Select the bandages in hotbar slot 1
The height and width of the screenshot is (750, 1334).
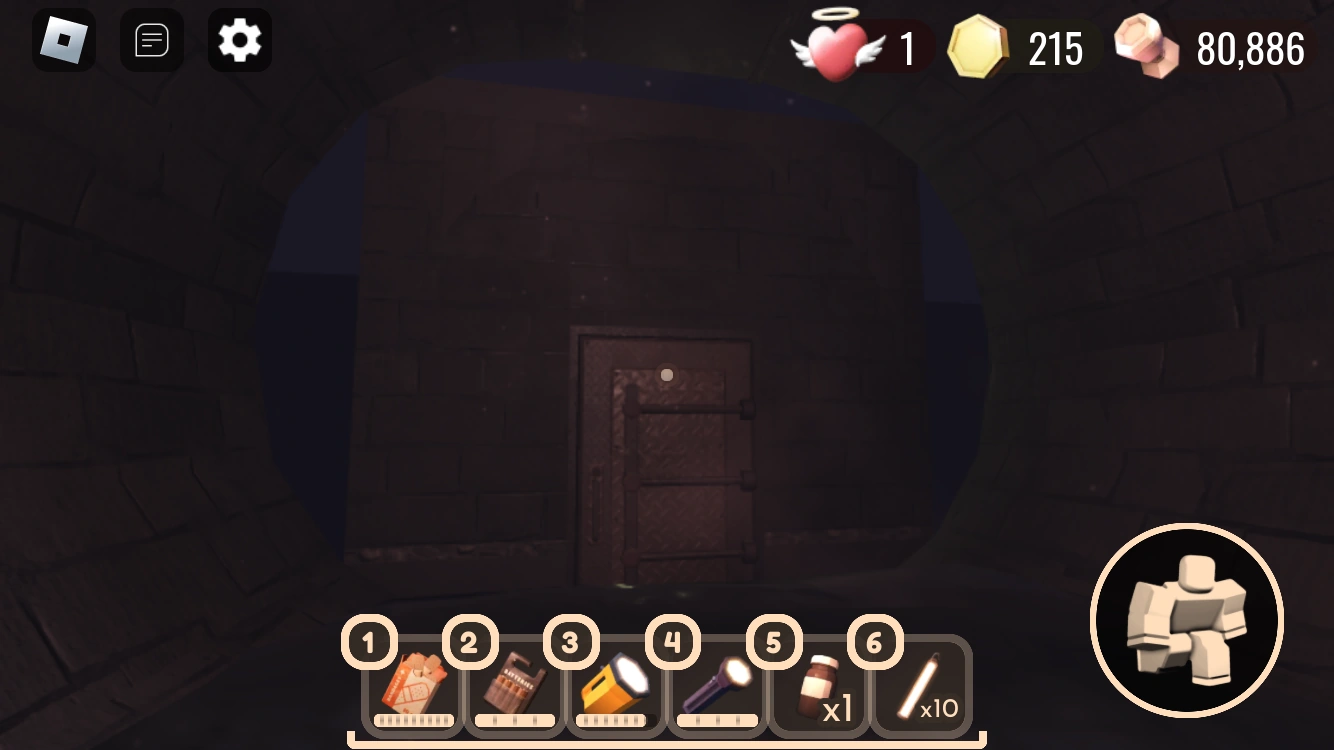pyautogui.click(x=412, y=685)
